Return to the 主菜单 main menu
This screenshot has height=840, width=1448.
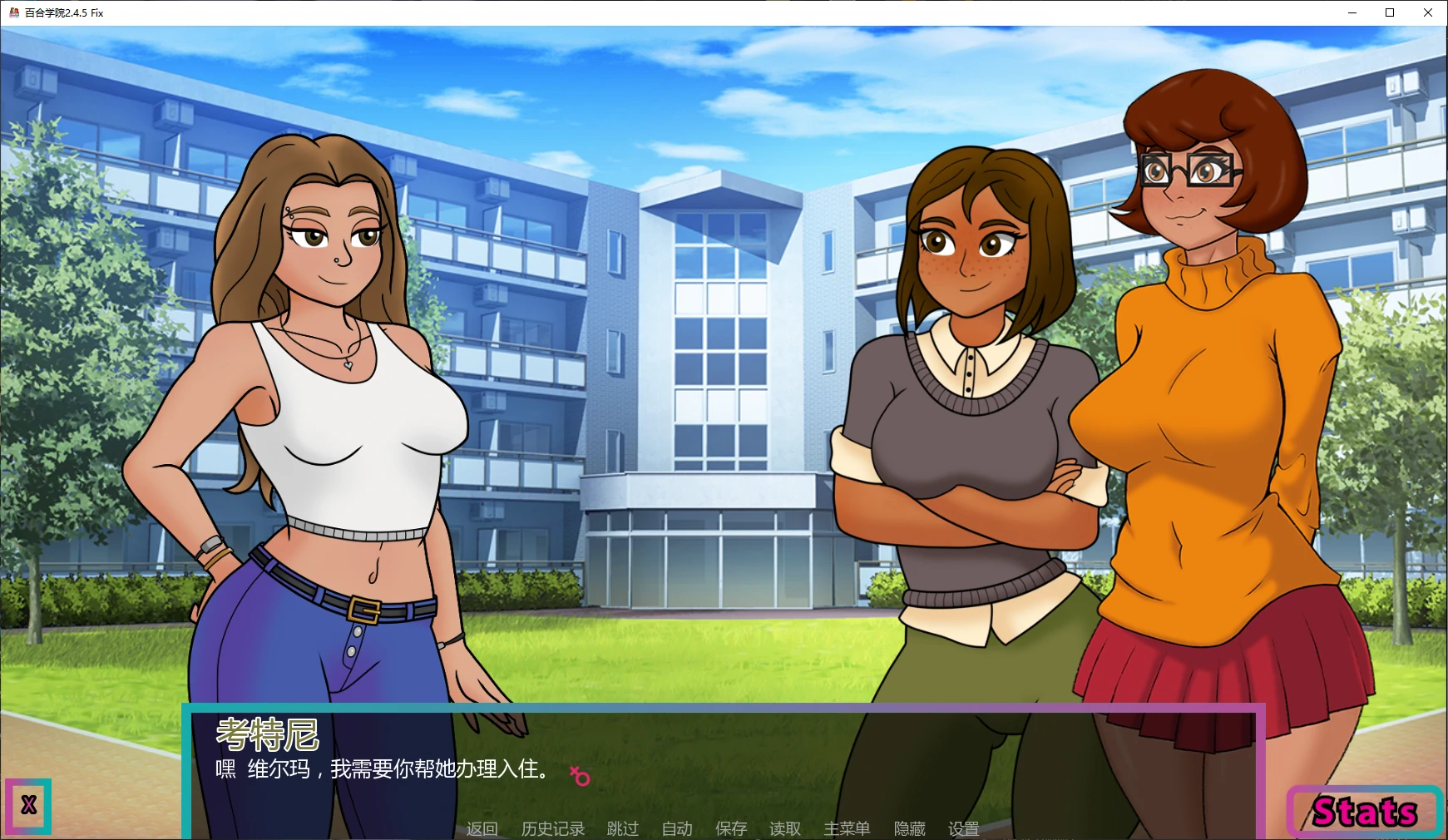point(847,828)
